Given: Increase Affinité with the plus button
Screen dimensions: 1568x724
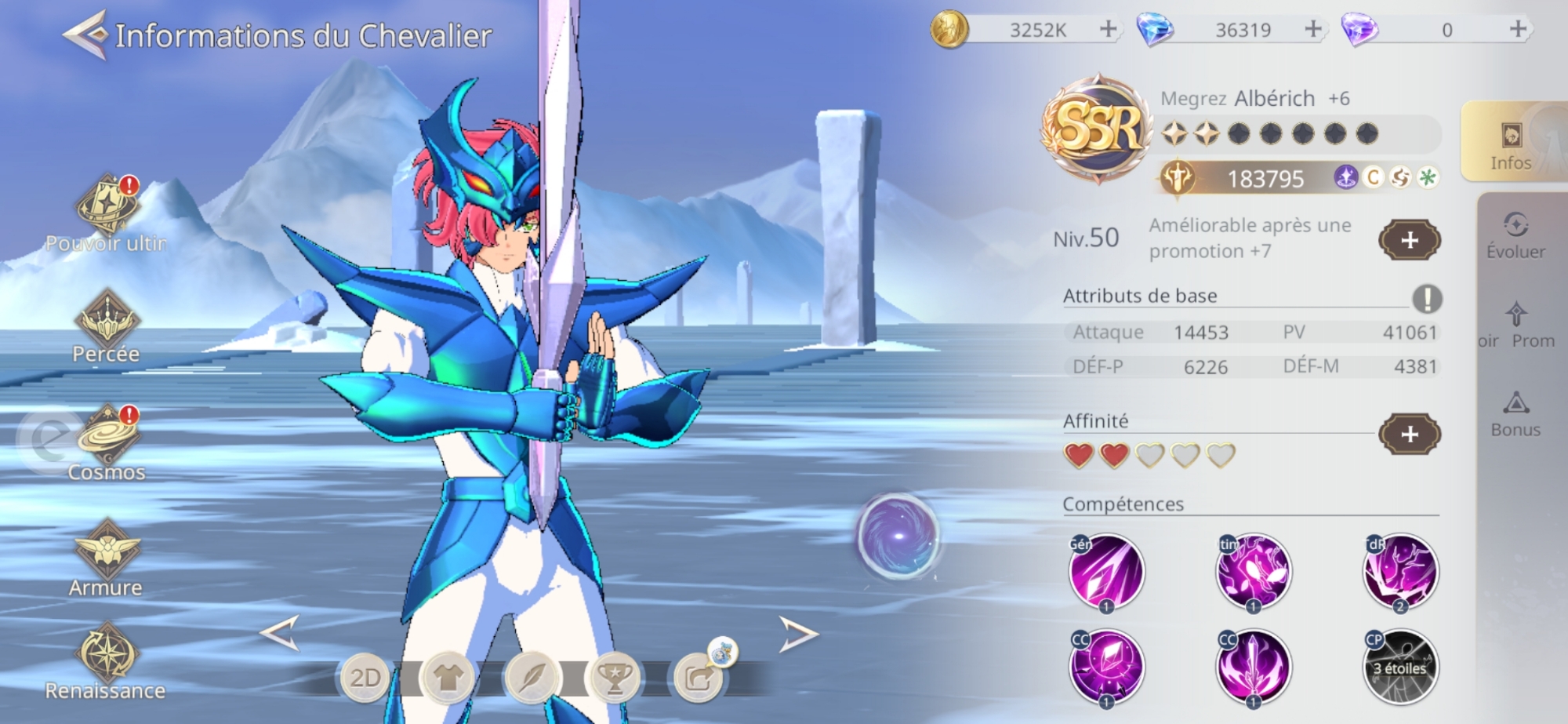Looking at the screenshot, I should click(x=1409, y=434).
